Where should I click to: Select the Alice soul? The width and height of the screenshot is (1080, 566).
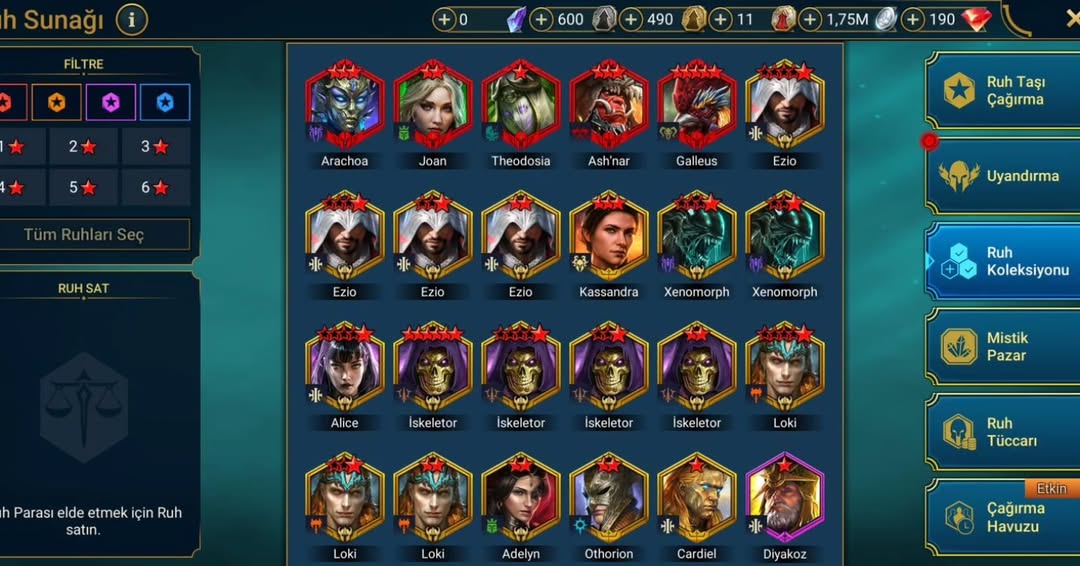(x=344, y=367)
